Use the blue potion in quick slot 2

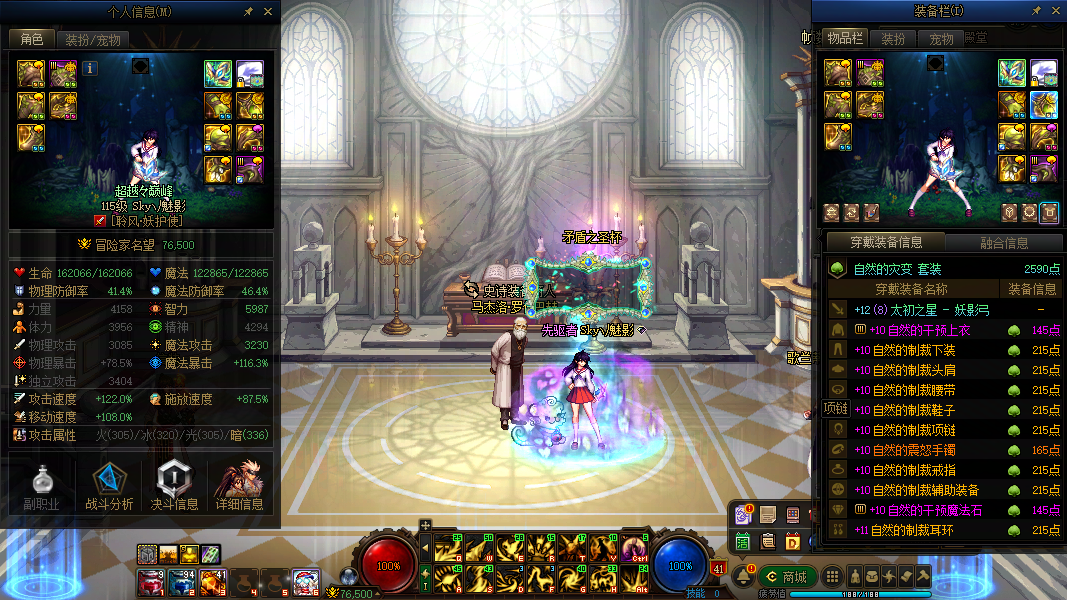click(181, 581)
